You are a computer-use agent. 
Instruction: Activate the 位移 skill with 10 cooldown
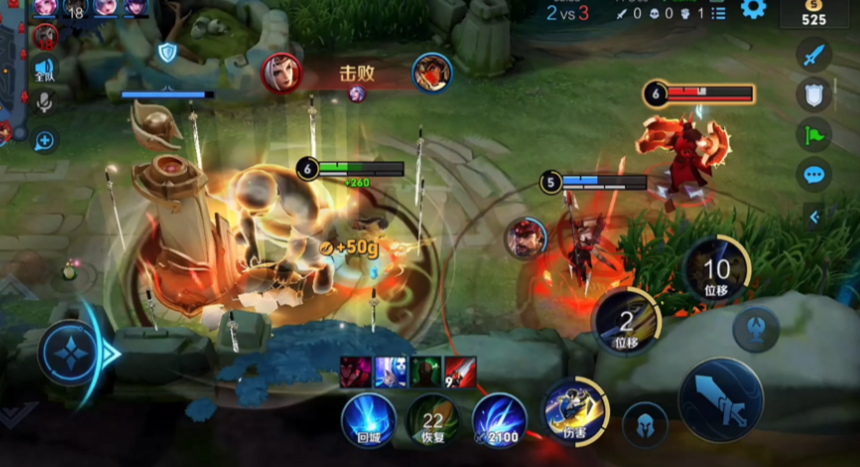[716, 268]
